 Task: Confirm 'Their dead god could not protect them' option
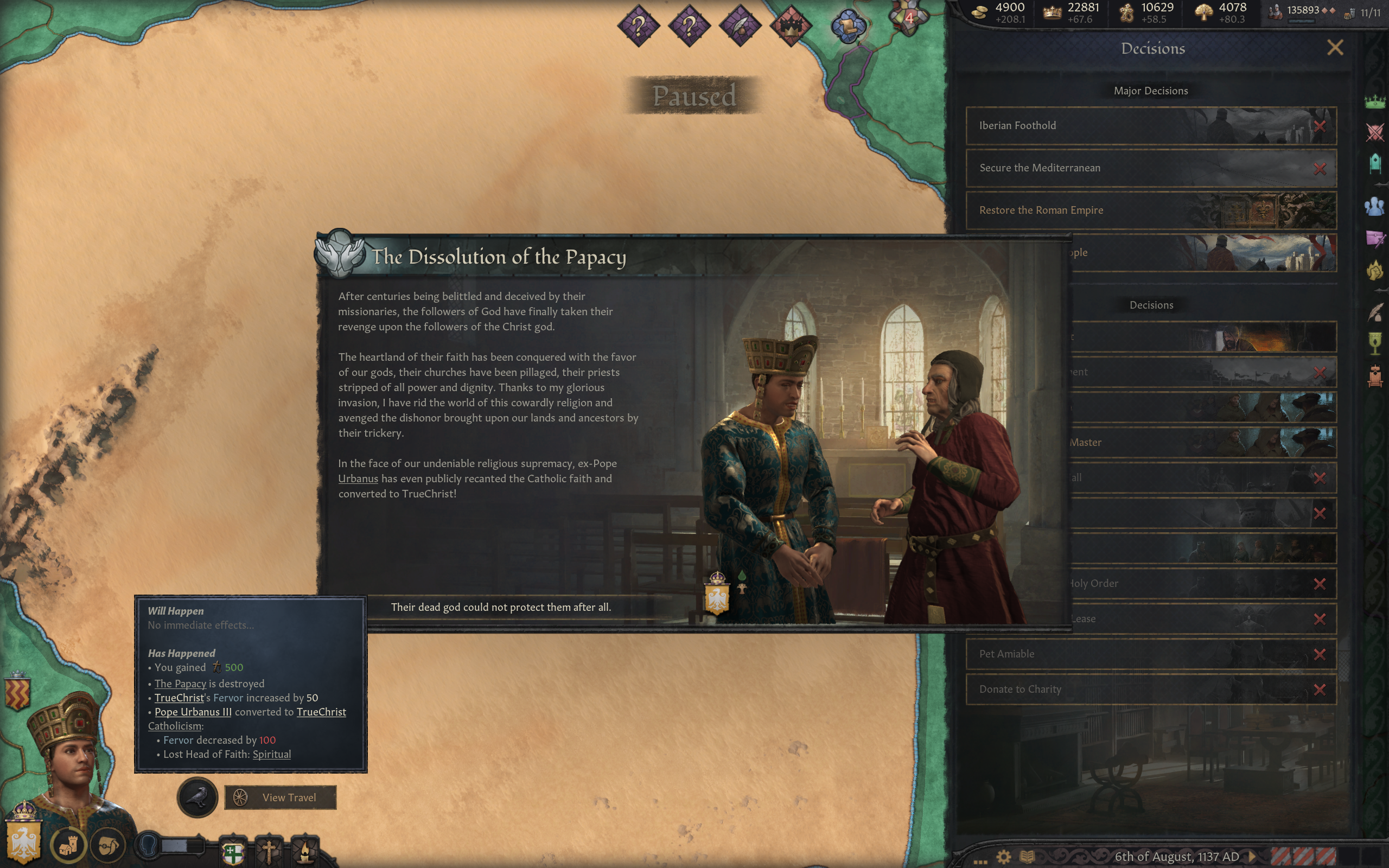(500, 608)
